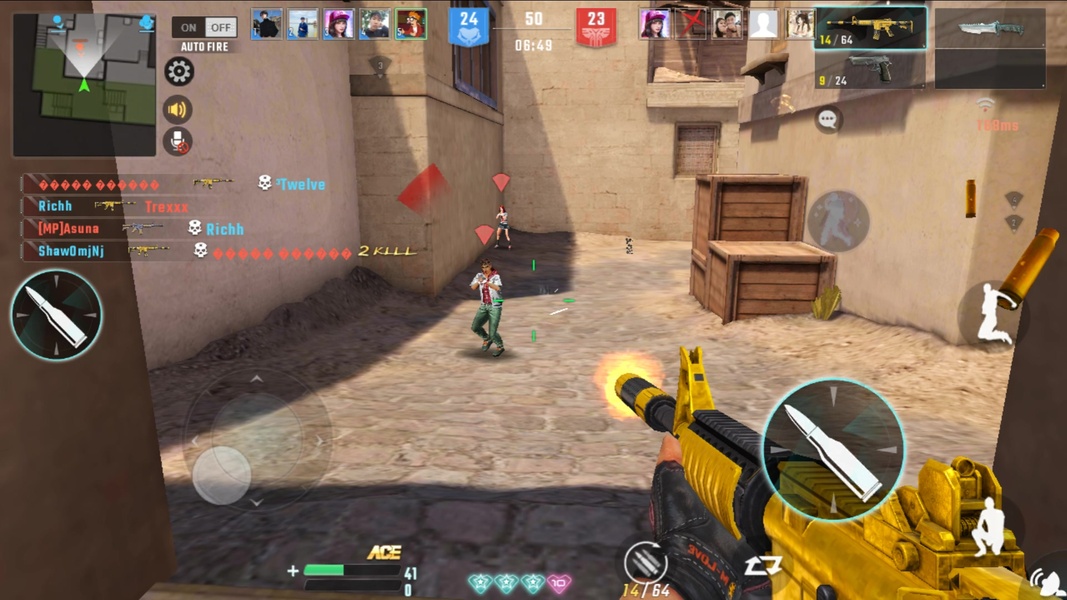Tap the faded running-figure button near the crates
The height and width of the screenshot is (600, 1067).
(838, 221)
